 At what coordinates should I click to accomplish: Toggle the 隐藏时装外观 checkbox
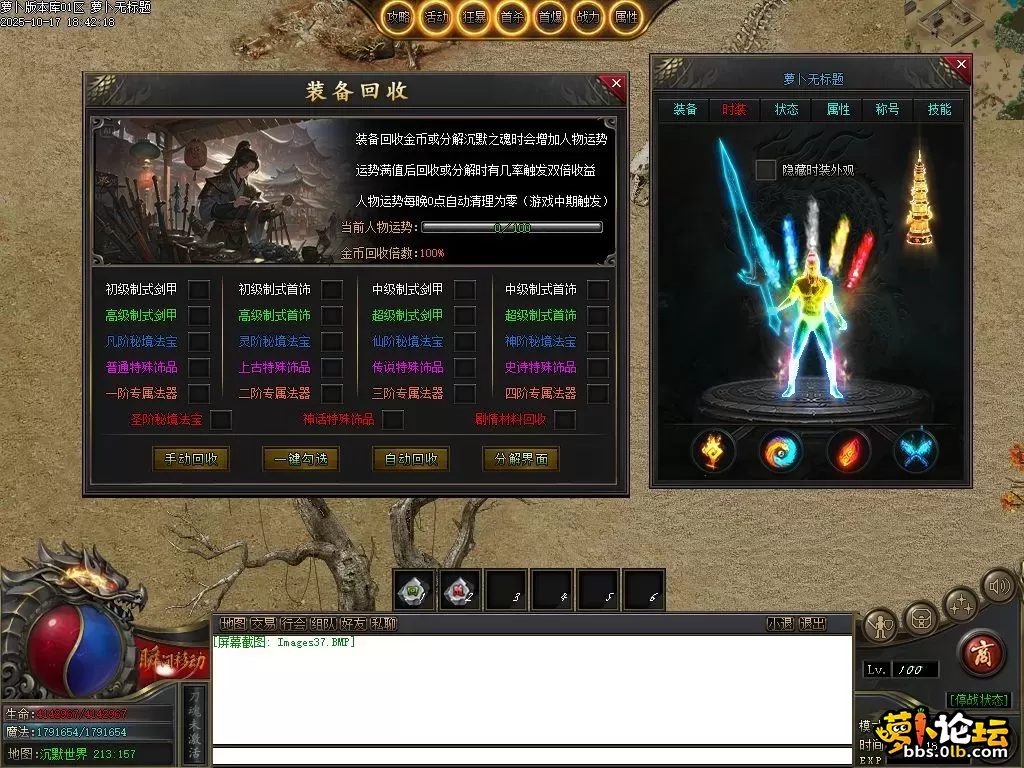765,170
